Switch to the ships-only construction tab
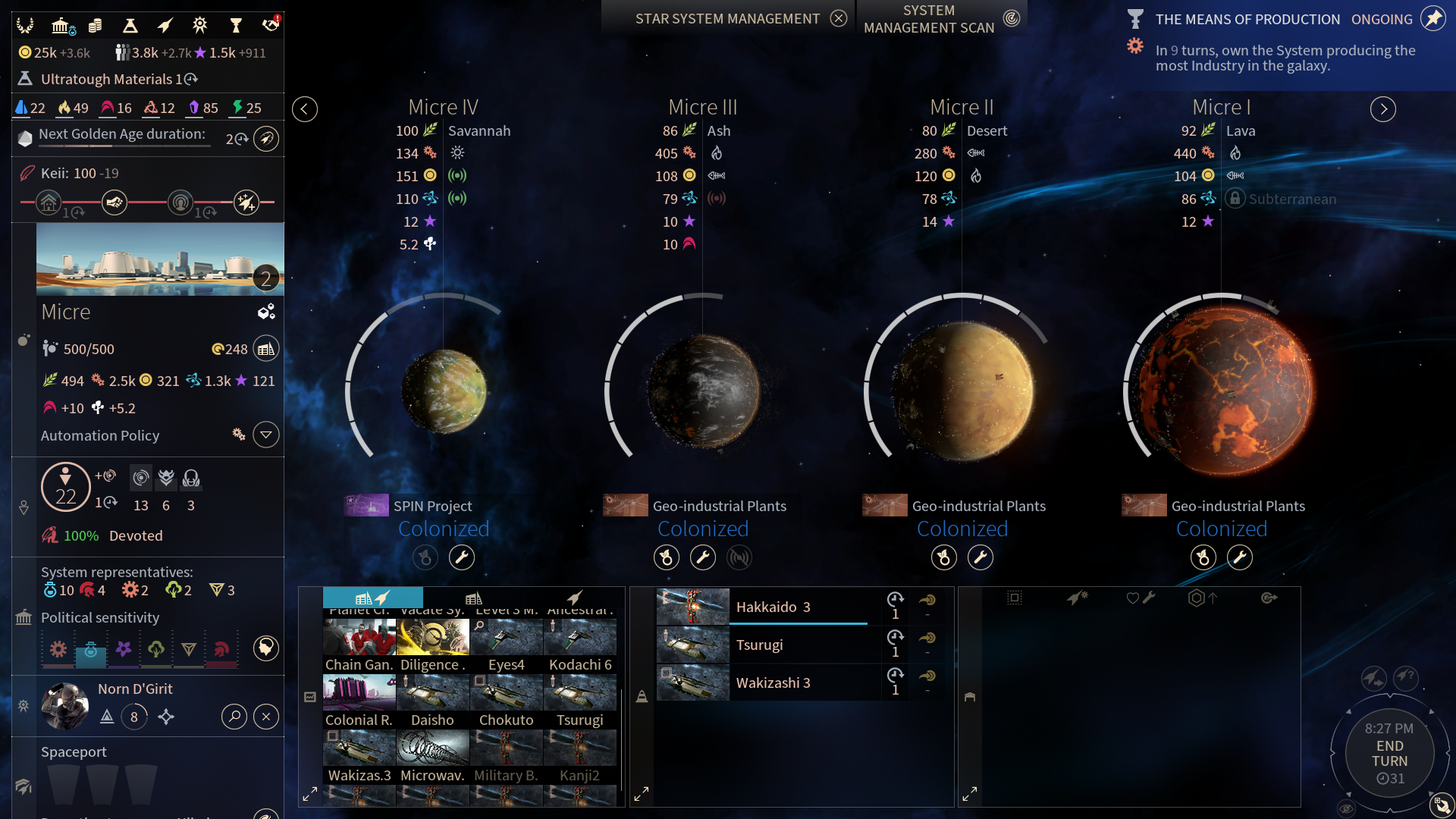 (x=574, y=598)
